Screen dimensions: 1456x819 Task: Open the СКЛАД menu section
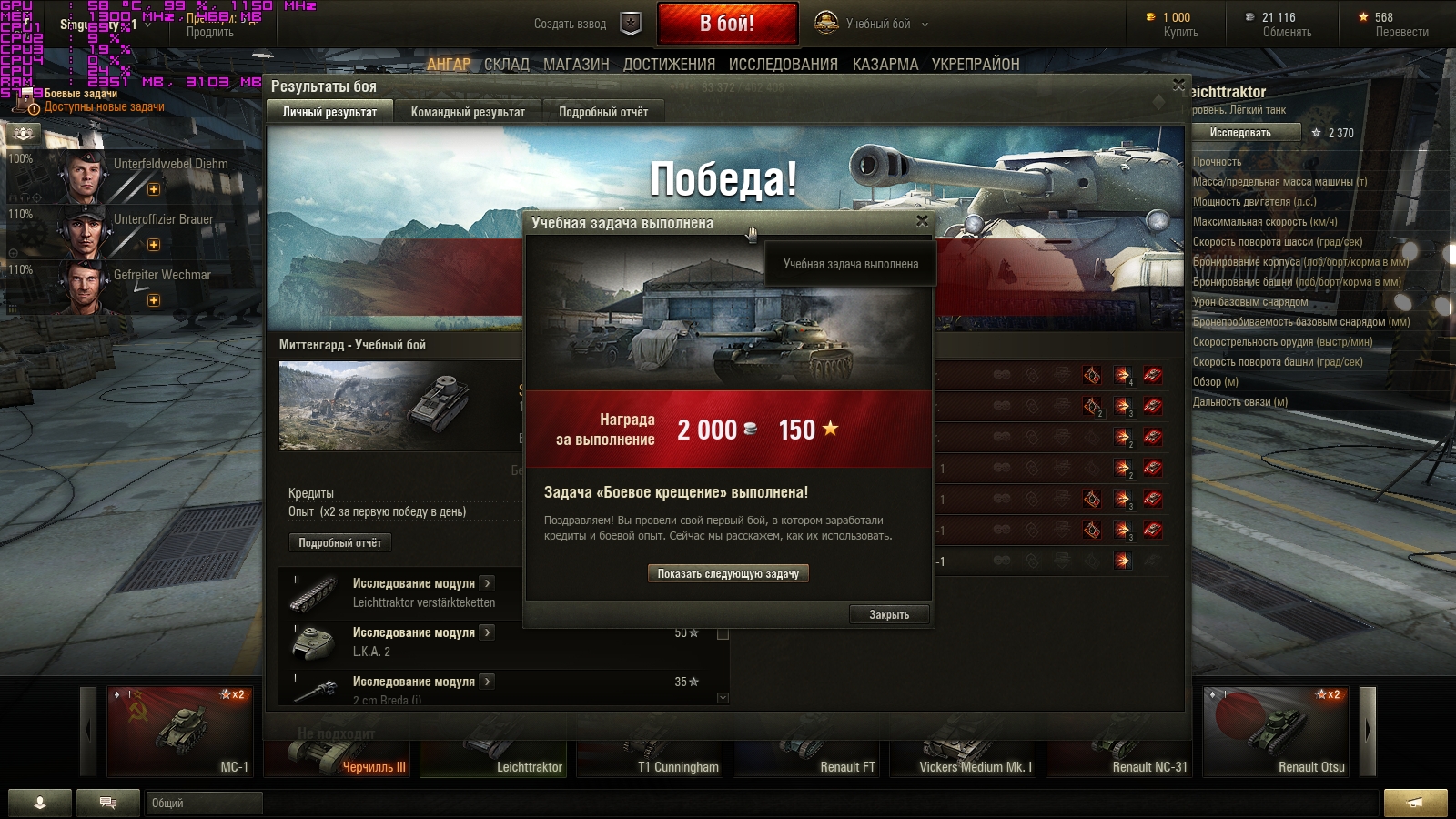[507, 65]
